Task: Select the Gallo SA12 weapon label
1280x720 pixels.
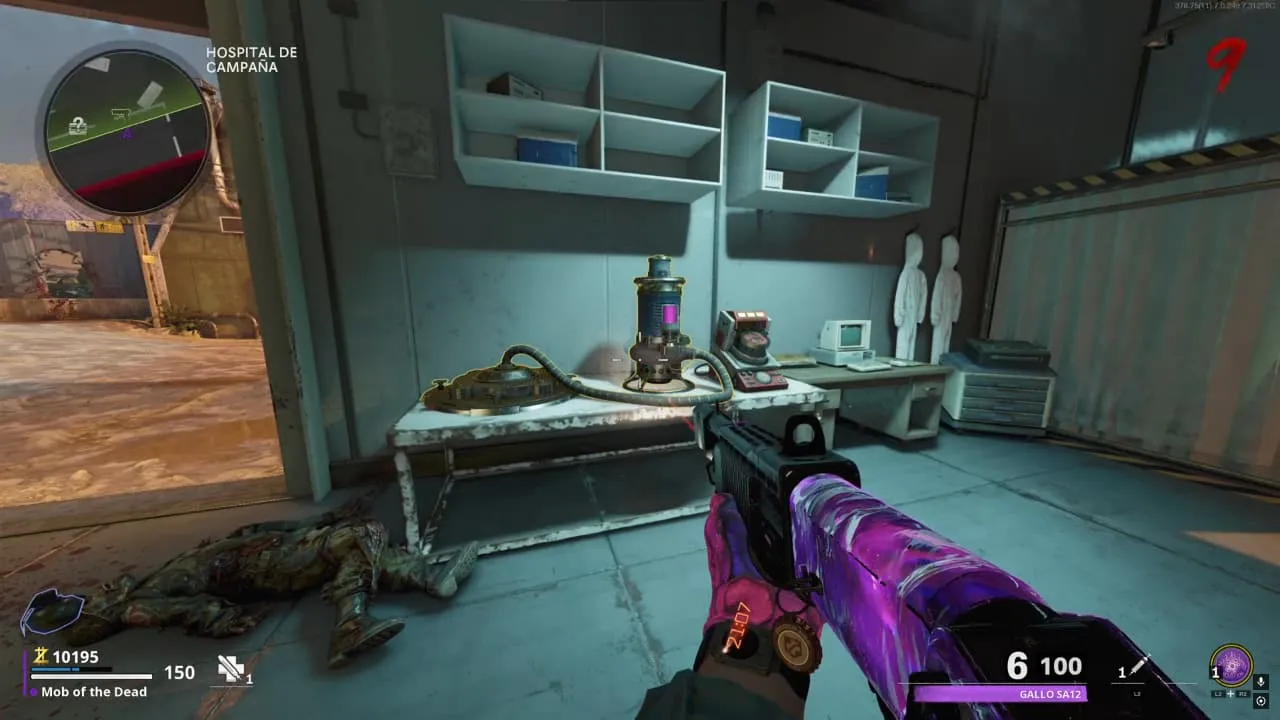Action: [x=1000, y=694]
